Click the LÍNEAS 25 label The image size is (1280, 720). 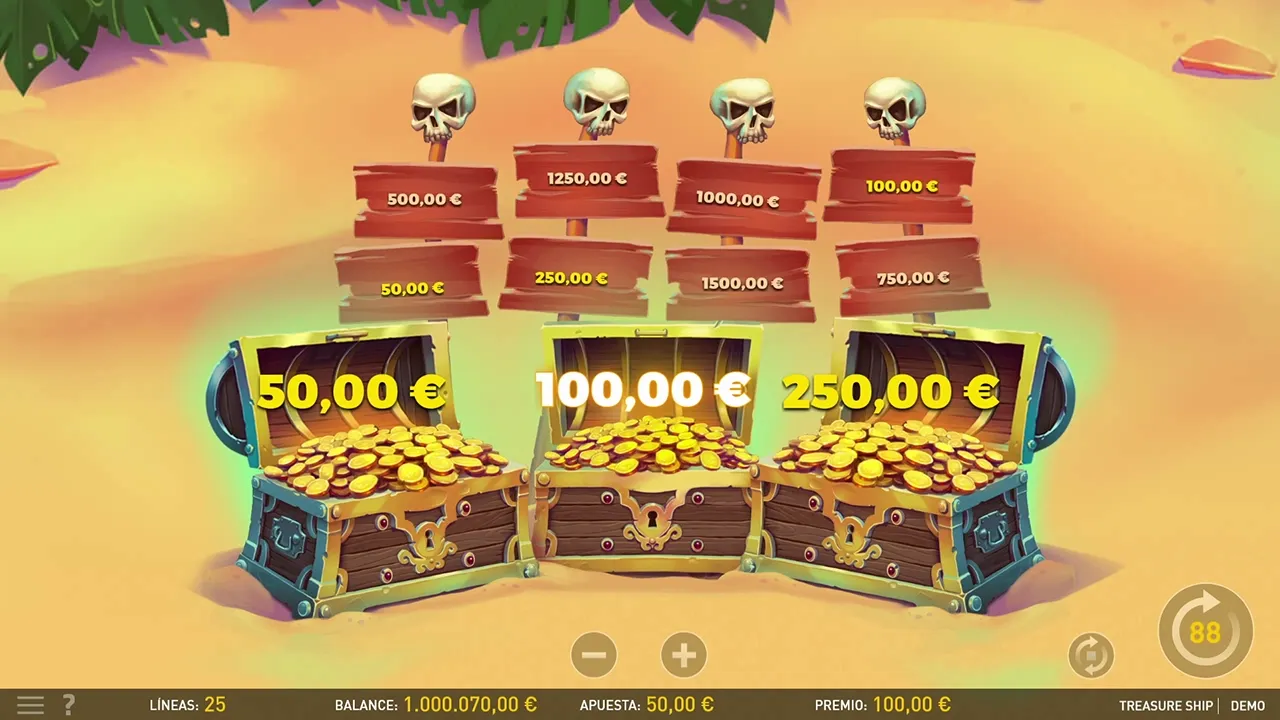[x=187, y=705]
